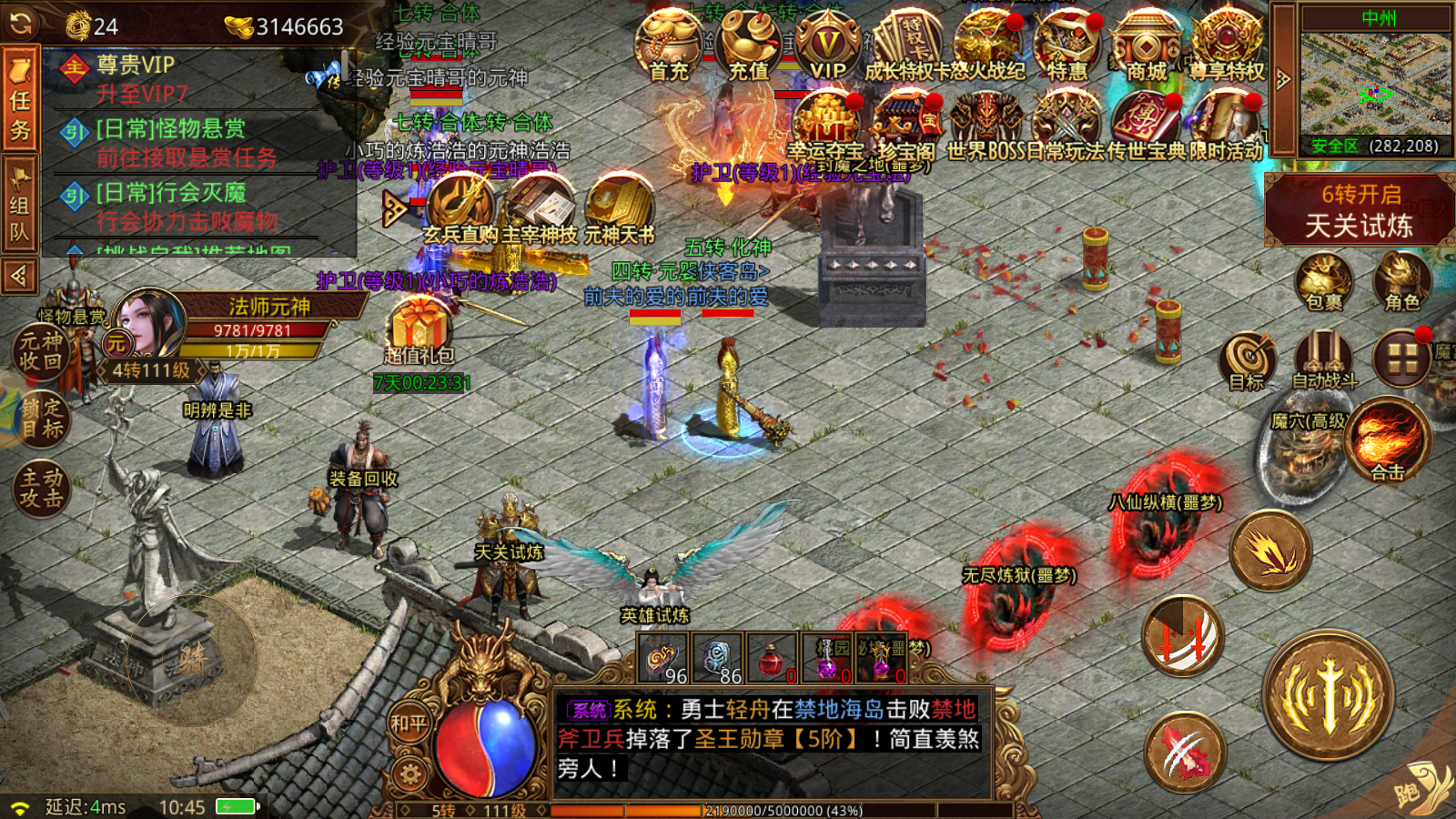Image resolution: width=1456 pixels, height=819 pixels.
Task: Open the 6转开启 天关试炼 banner
Action: click(1359, 210)
